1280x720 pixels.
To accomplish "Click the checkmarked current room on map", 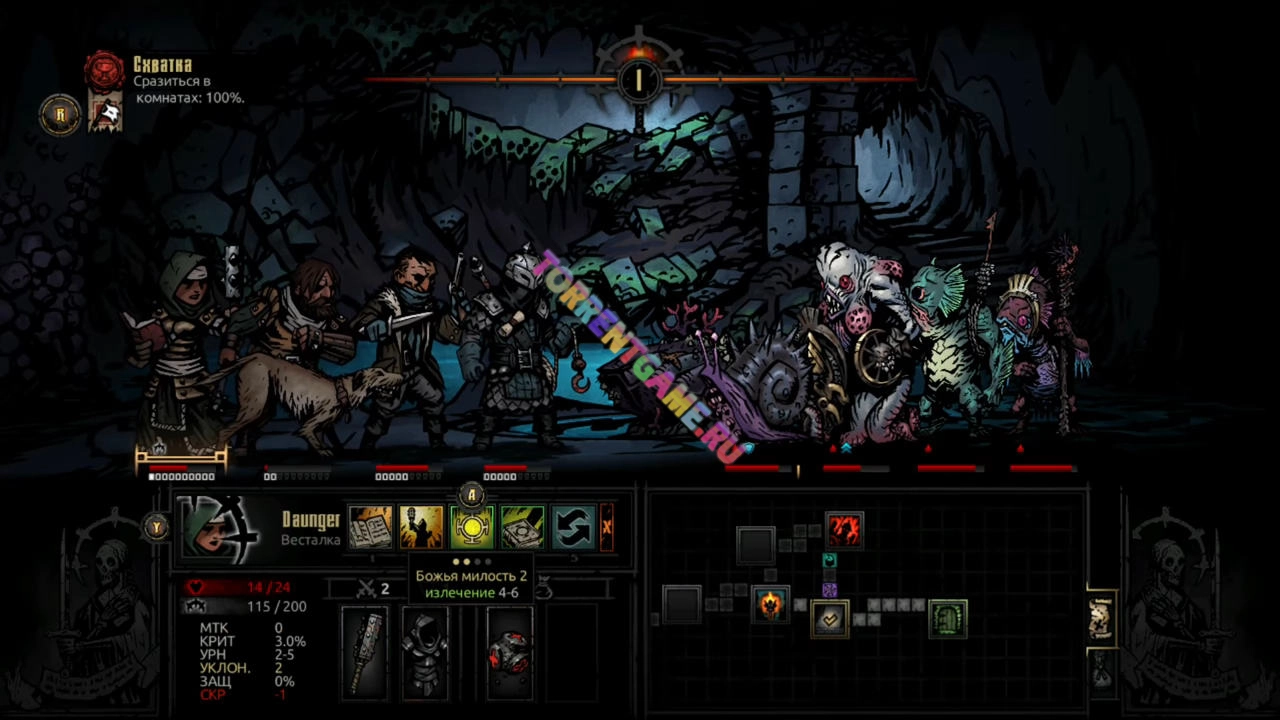I will [829, 619].
